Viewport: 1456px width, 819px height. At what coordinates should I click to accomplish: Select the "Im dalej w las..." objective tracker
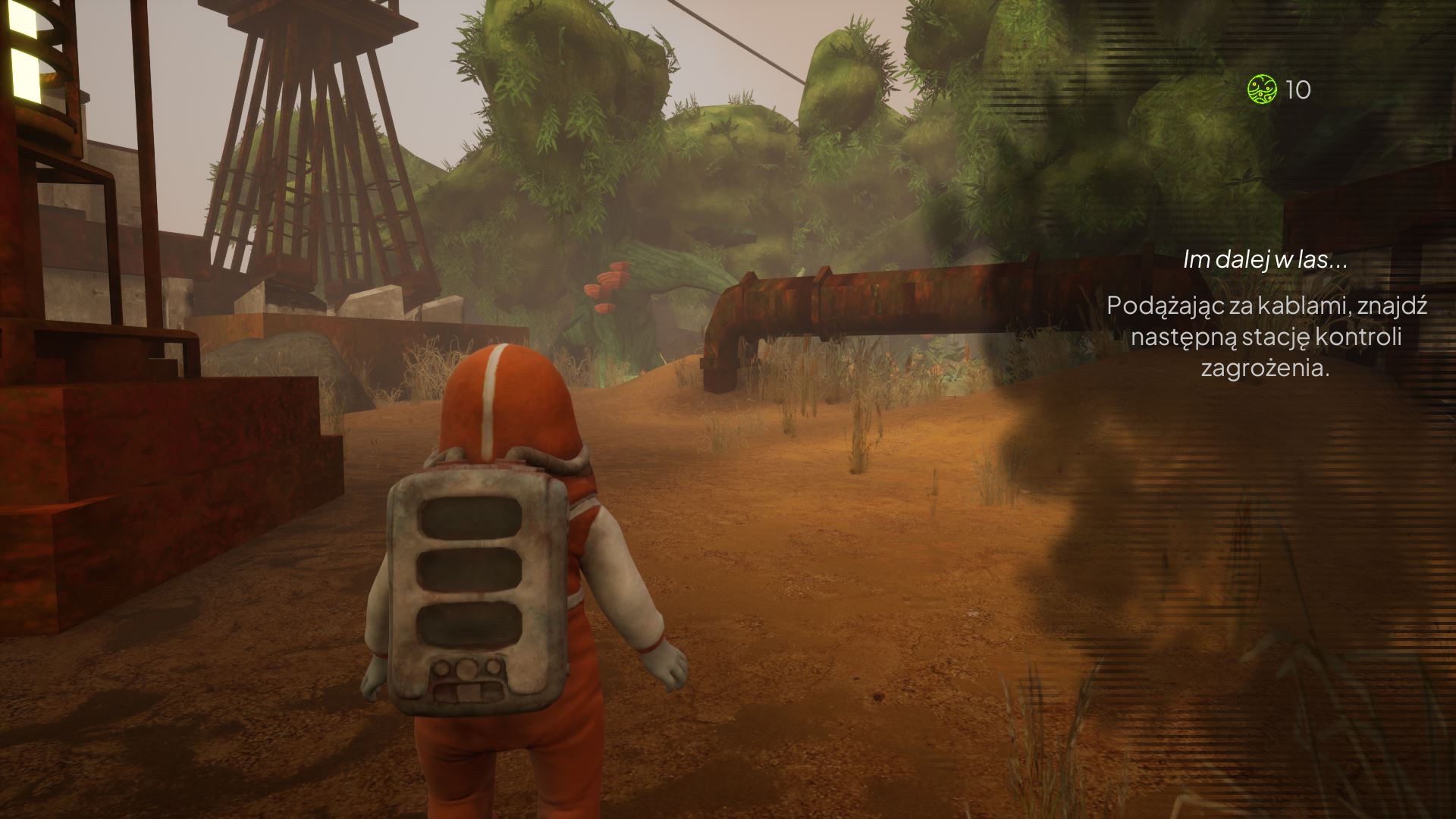[1265, 260]
